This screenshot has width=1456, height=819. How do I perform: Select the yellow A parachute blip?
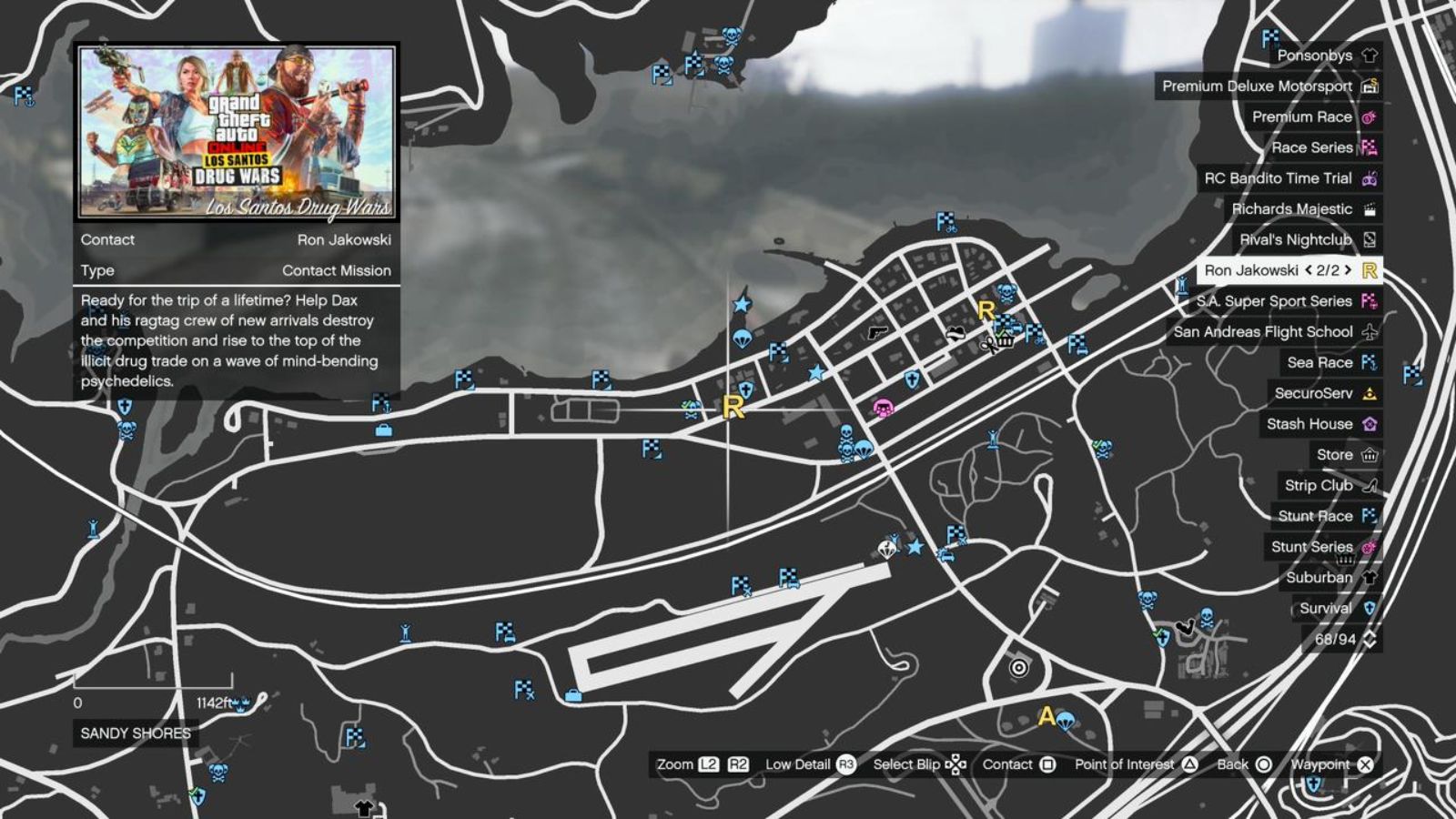(1045, 718)
